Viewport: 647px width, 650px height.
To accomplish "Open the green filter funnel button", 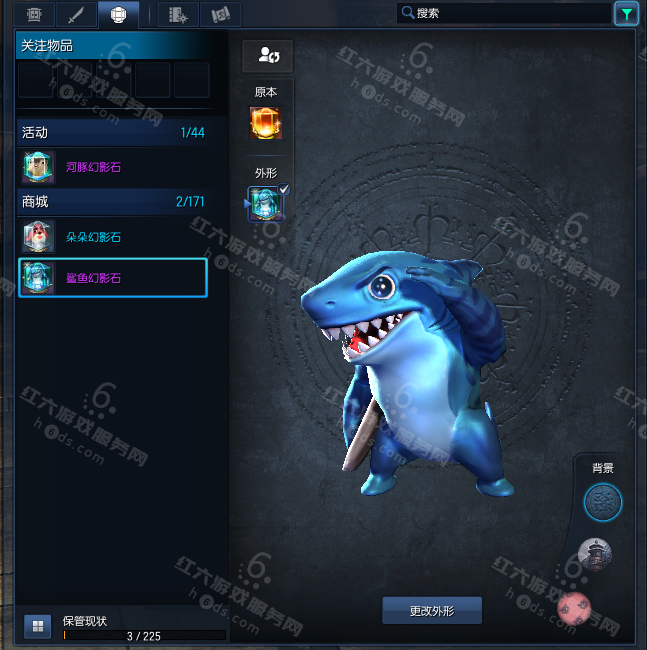I will (x=626, y=14).
